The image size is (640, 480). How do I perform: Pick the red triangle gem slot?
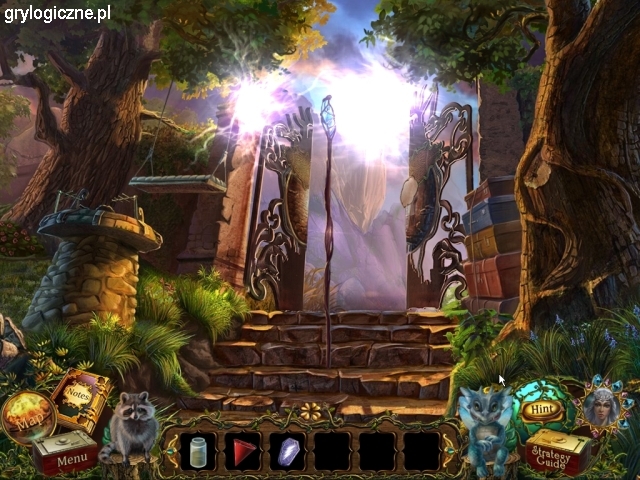(241, 451)
